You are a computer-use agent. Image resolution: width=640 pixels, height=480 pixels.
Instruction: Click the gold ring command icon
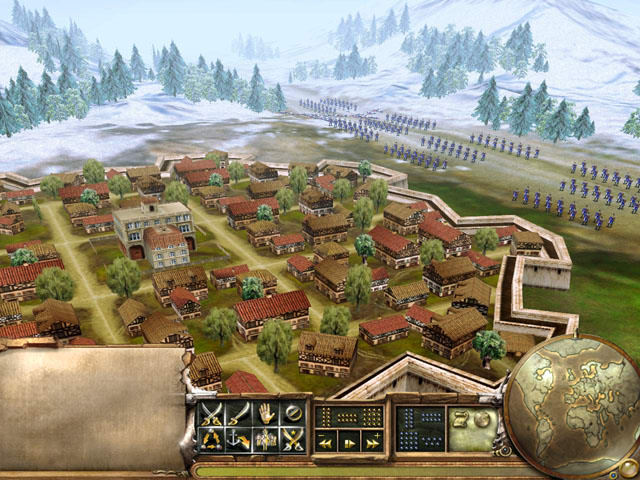click(x=293, y=412)
